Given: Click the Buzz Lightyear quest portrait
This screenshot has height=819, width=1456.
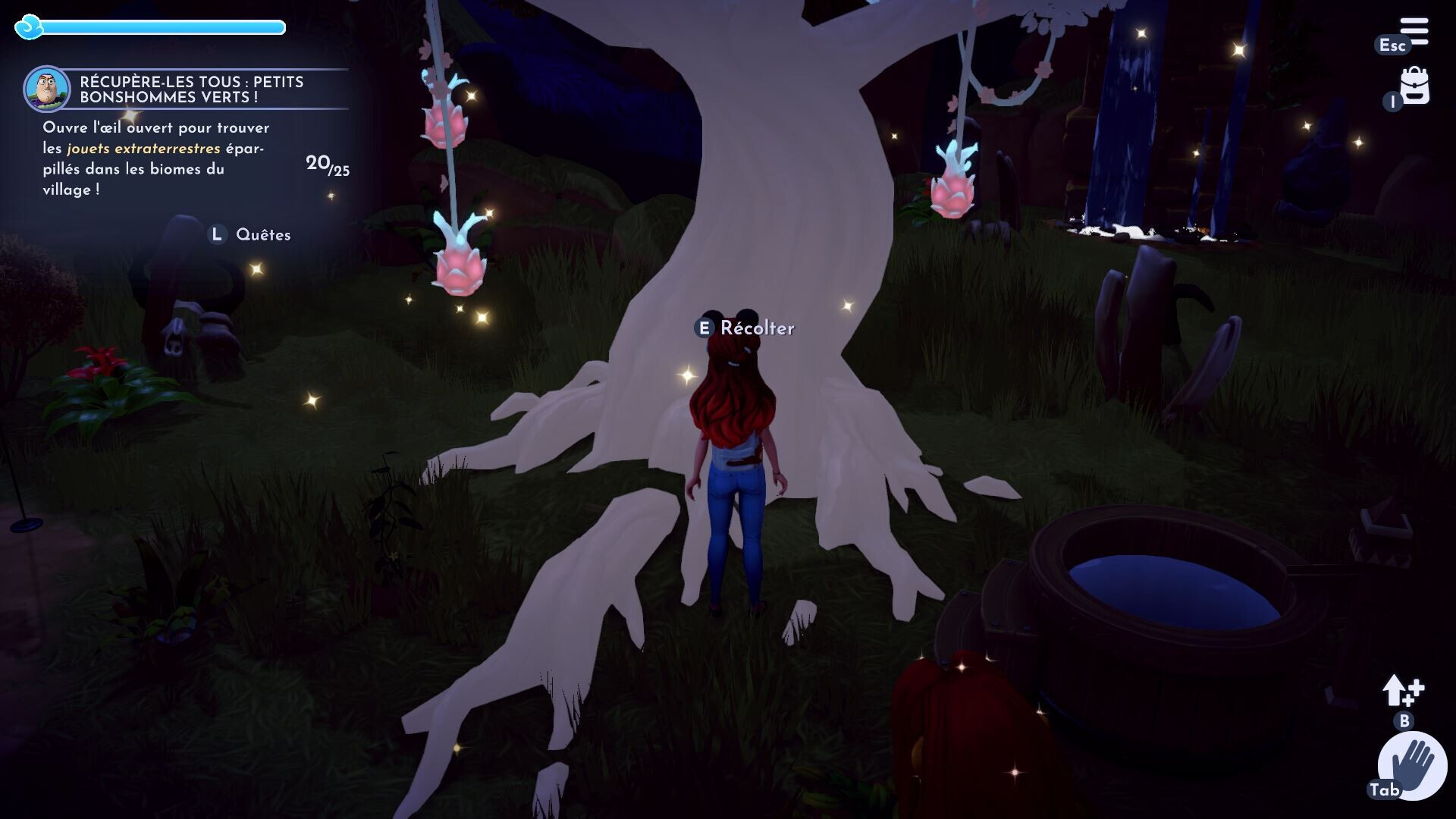Looking at the screenshot, I should click(47, 89).
